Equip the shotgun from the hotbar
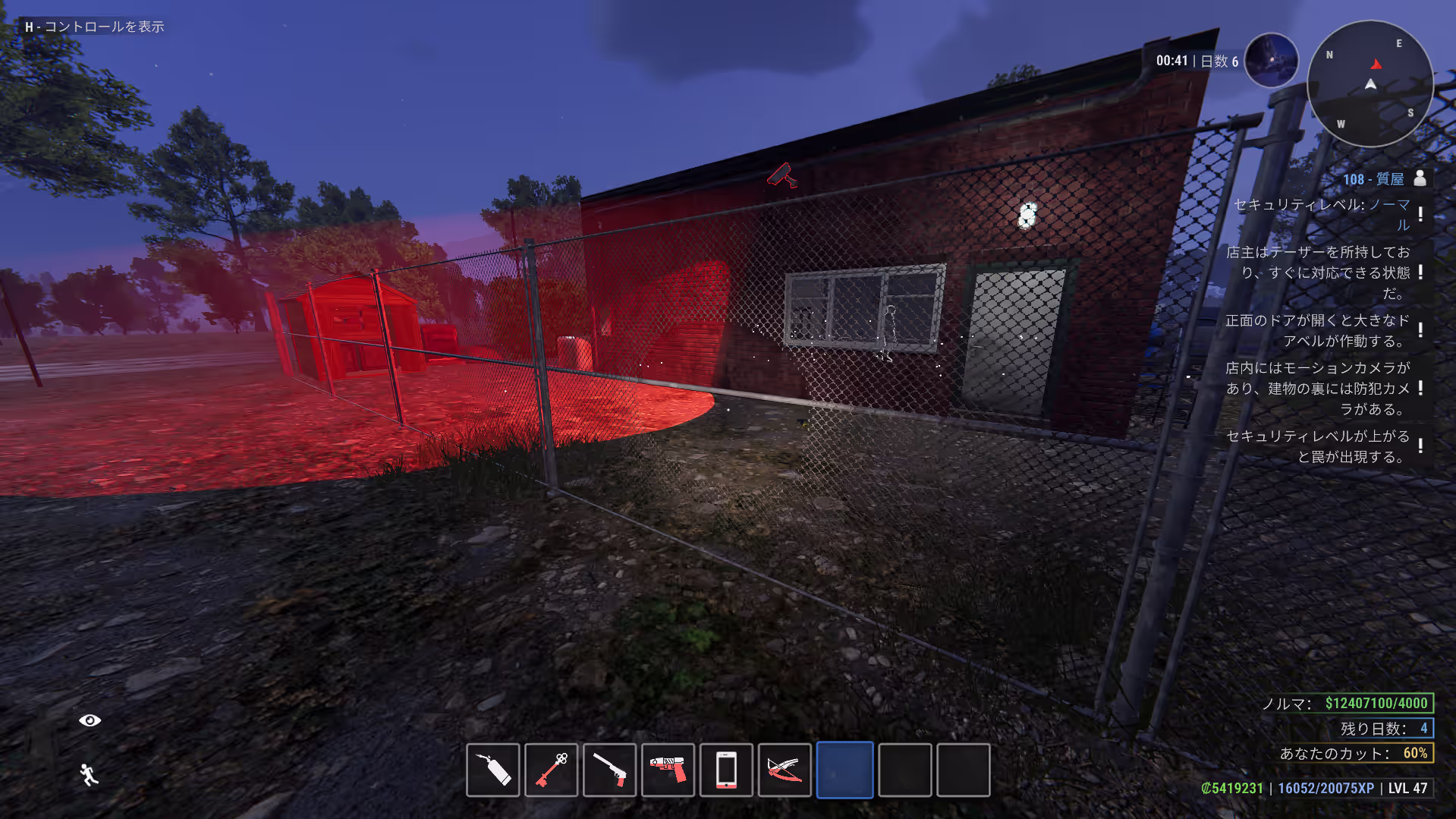Screen dimensions: 1456x819 tap(610, 770)
